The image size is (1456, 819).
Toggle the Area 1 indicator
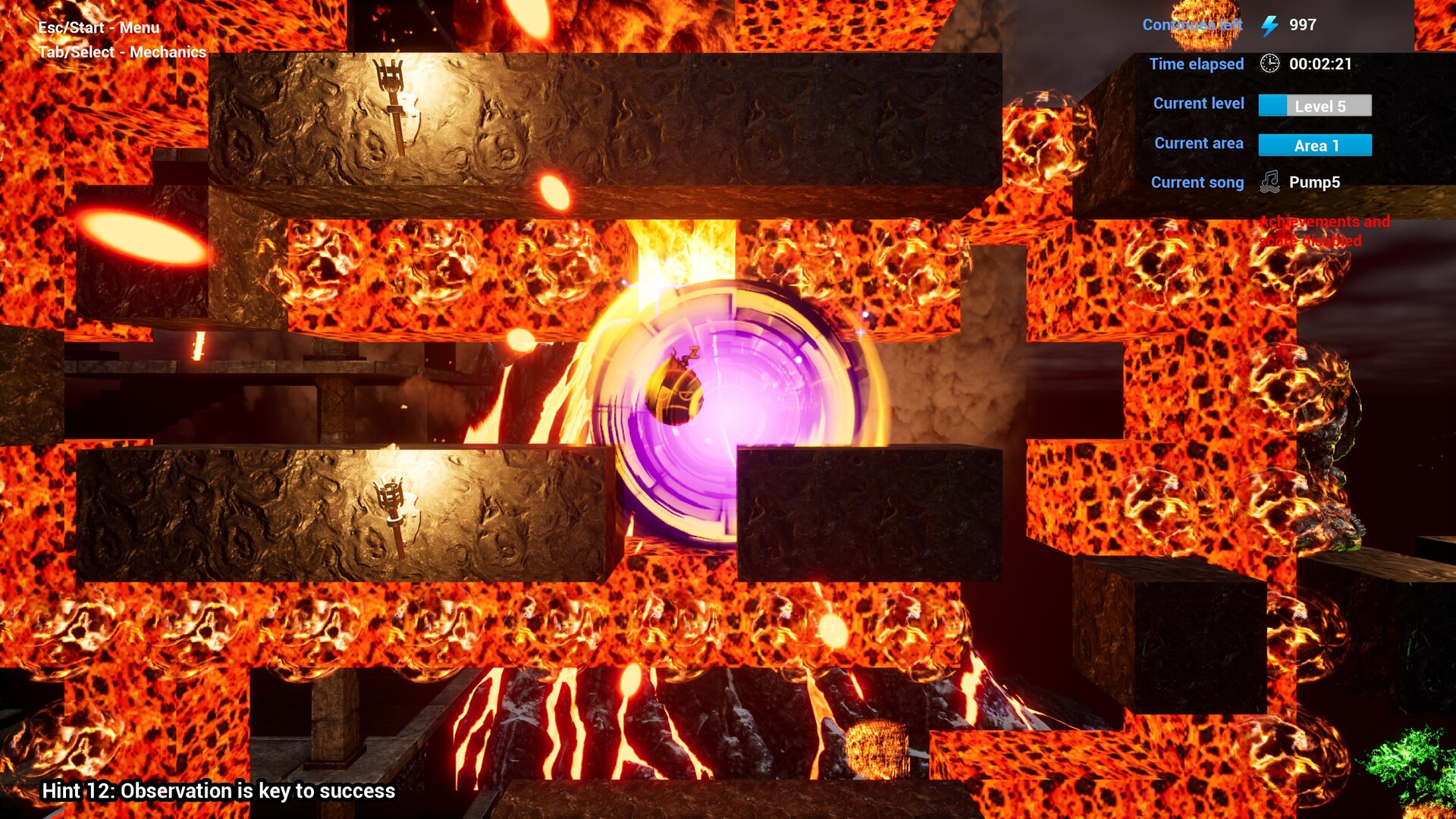coord(1314,145)
